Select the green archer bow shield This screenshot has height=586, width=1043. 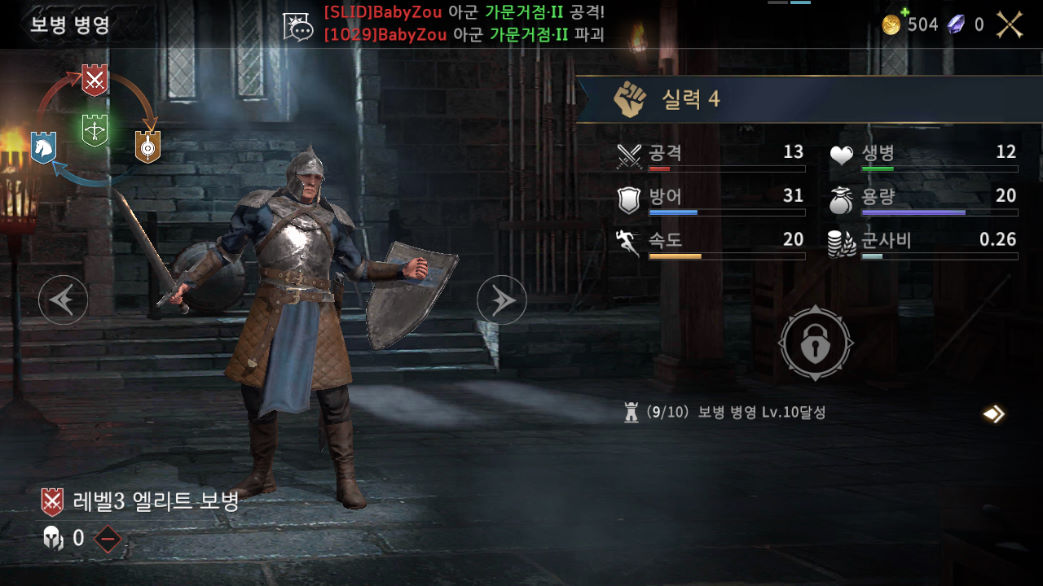pyautogui.click(x=95, y=131)
